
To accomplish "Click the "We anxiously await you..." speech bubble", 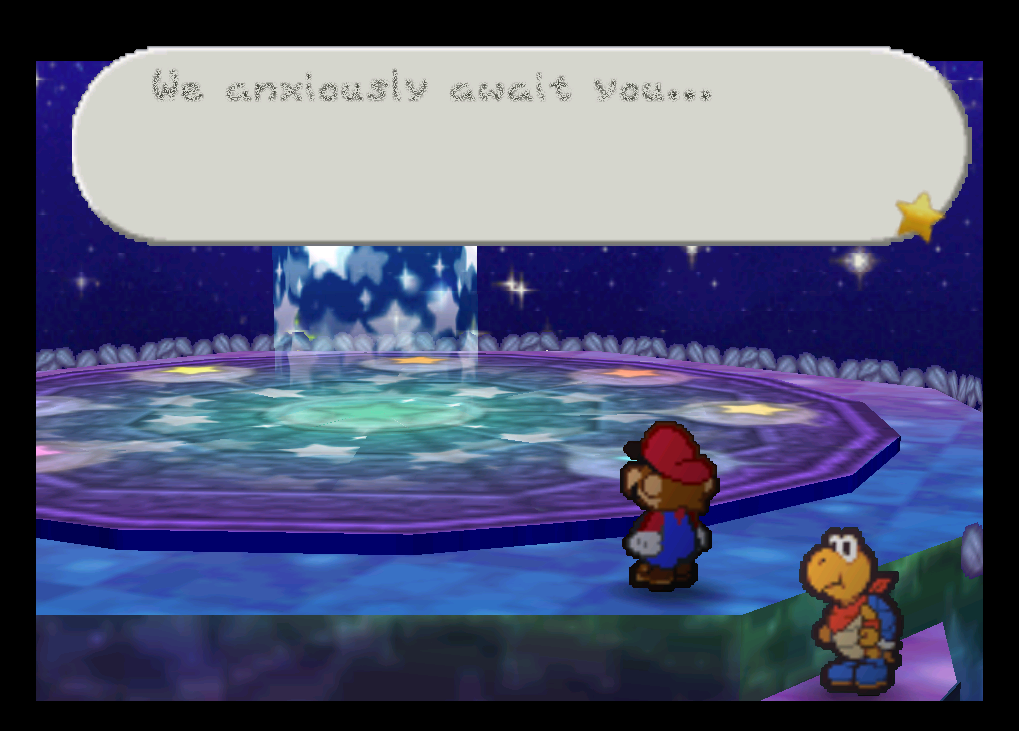I will [520, 145].
